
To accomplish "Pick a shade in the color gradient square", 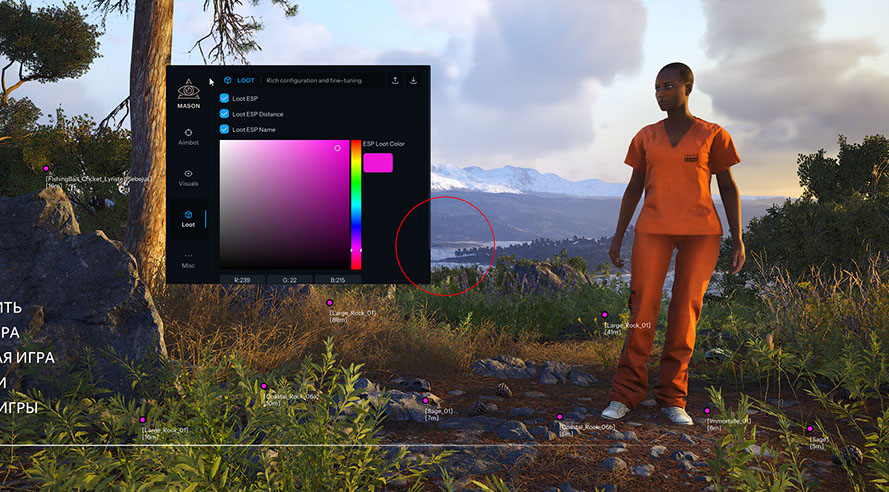I will coord(284,205).
